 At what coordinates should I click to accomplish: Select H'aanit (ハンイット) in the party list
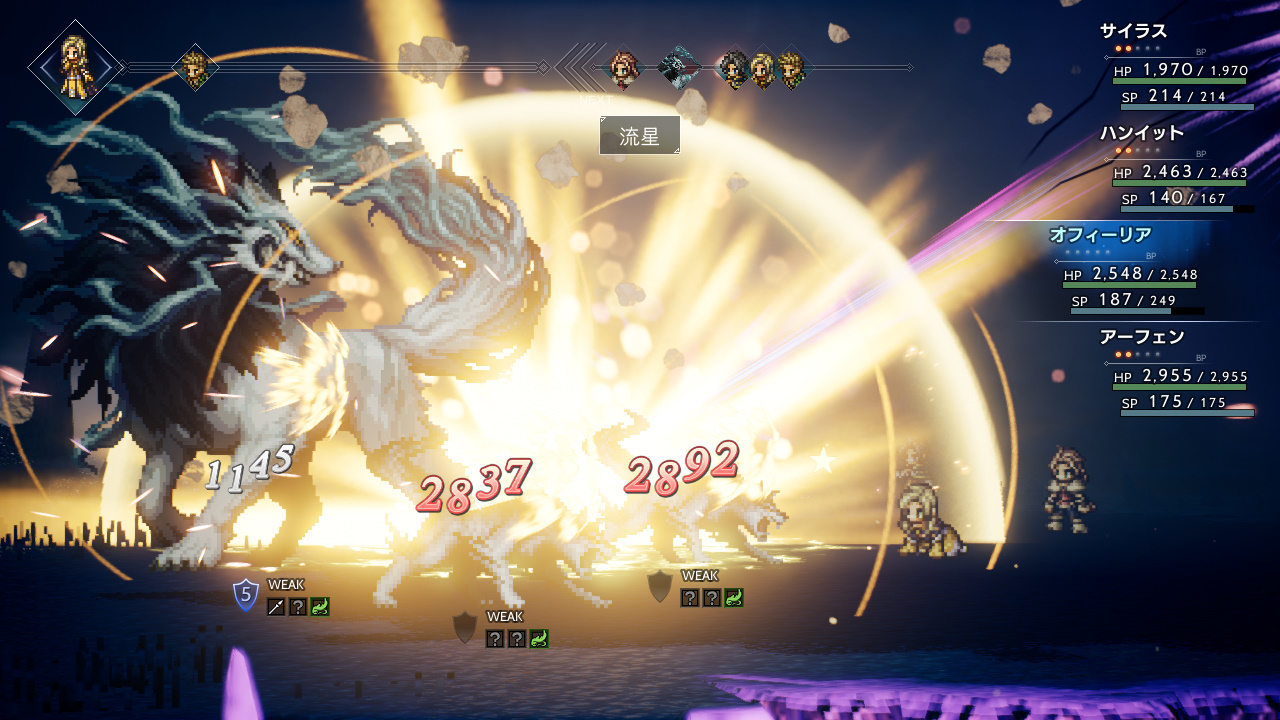[1141, 133]
